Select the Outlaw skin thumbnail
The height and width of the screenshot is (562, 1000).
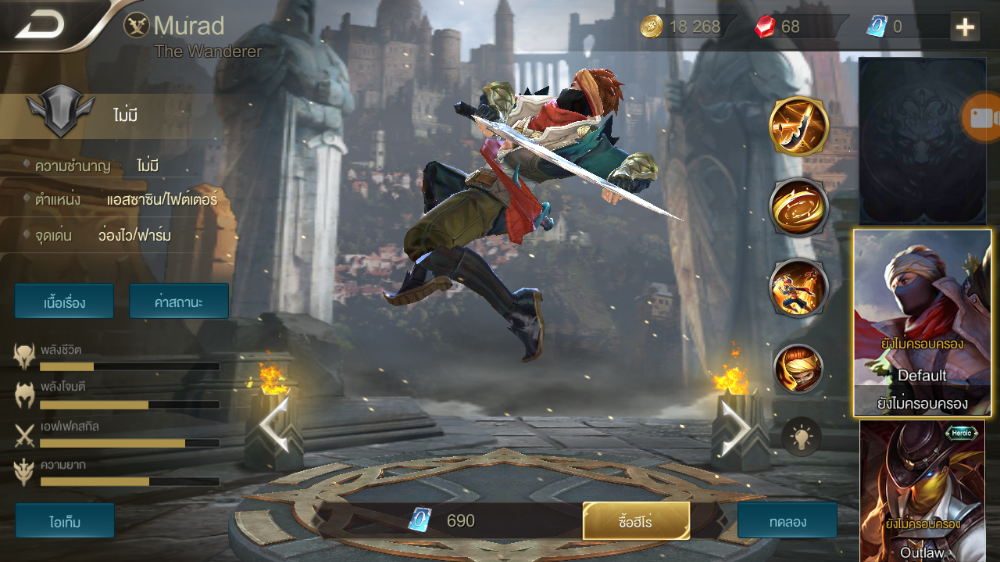pyautogui.click(x=921, y=491)
